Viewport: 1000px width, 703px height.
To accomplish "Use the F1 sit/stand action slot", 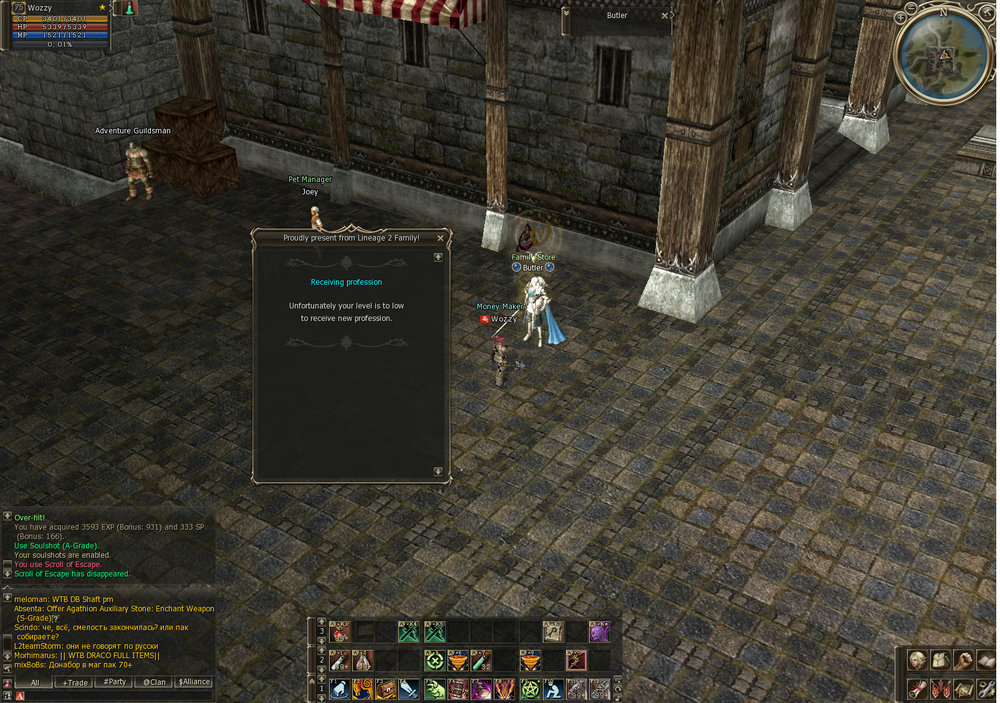I will pos(340,689).
